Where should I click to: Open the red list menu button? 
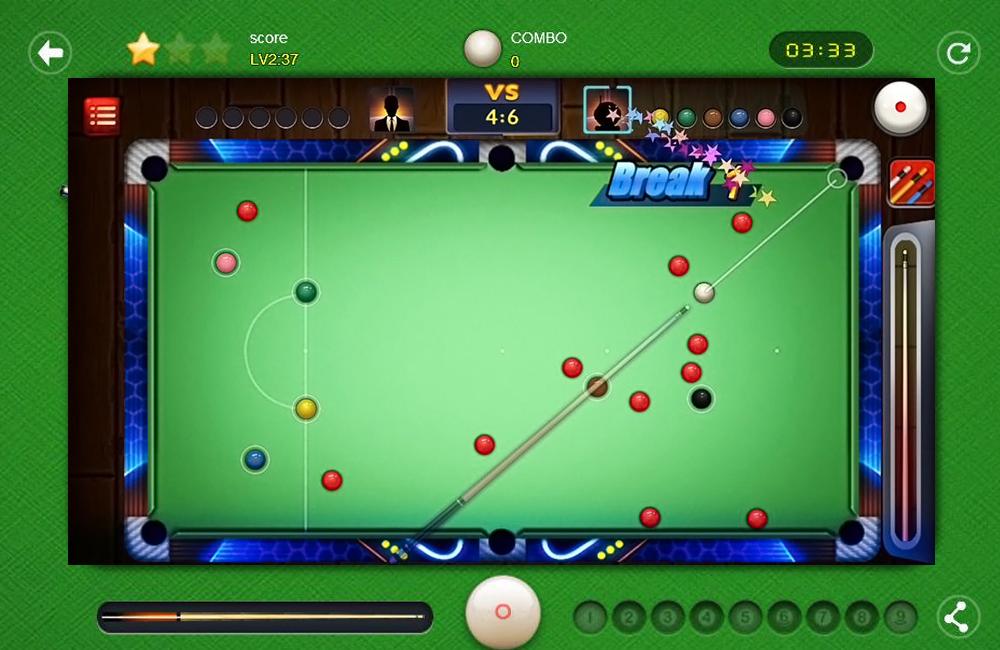[101, 116]
